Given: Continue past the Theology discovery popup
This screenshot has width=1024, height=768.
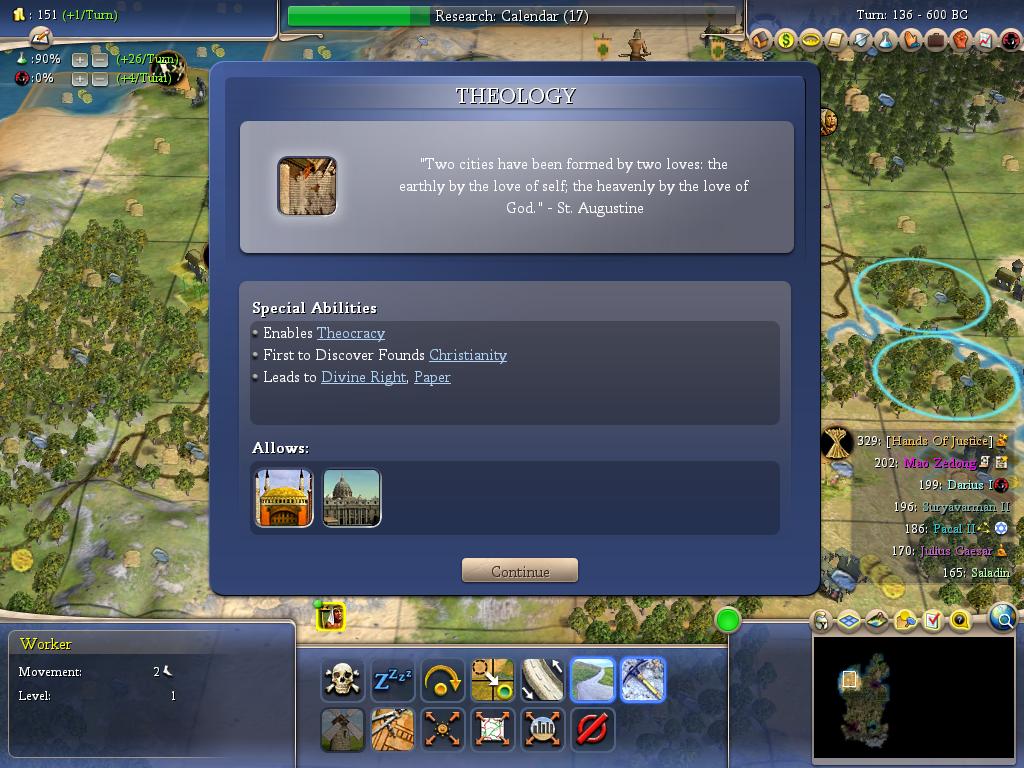Looking at the screenshot, I should [x=520, y=571].
